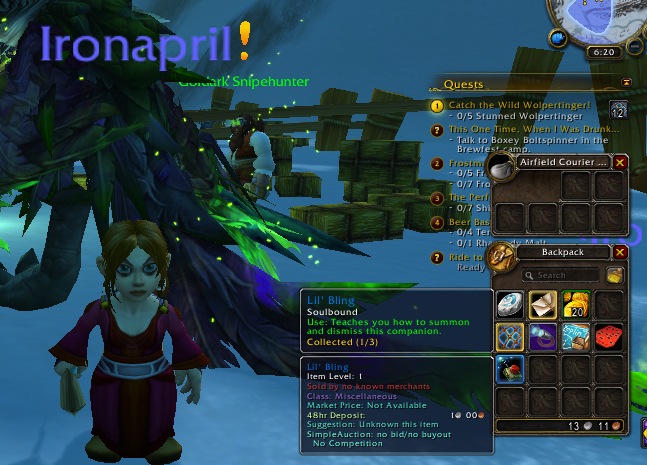Viewport: 647px width, 465px height.
Task: Select the white stone item in Backpack
Action: point(511,305)
